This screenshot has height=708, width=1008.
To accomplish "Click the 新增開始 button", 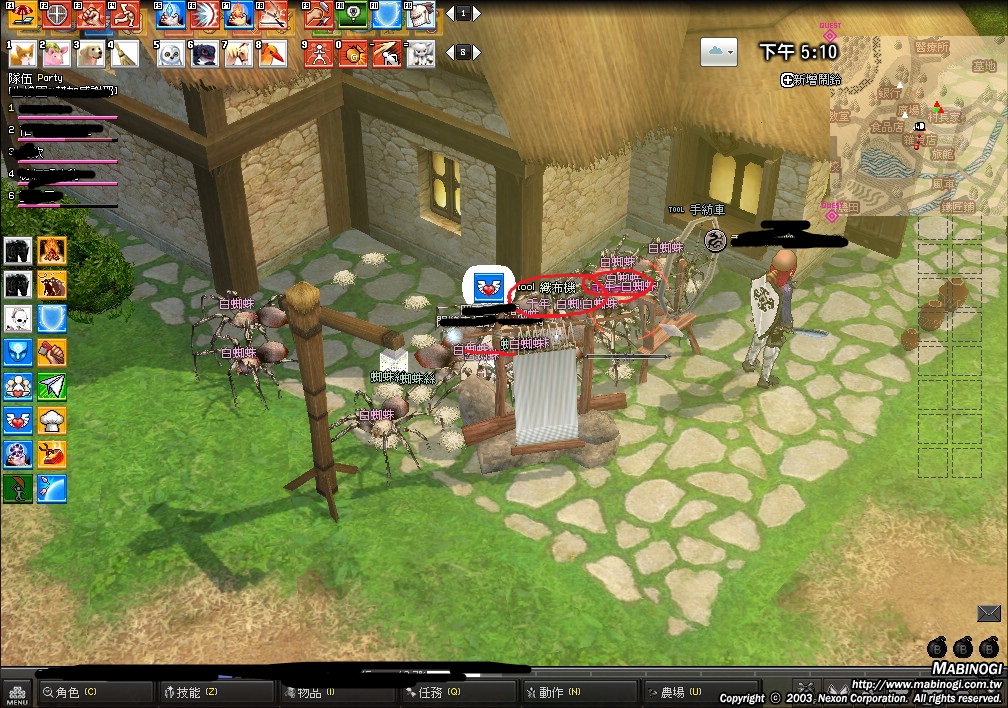I will 811,79.
